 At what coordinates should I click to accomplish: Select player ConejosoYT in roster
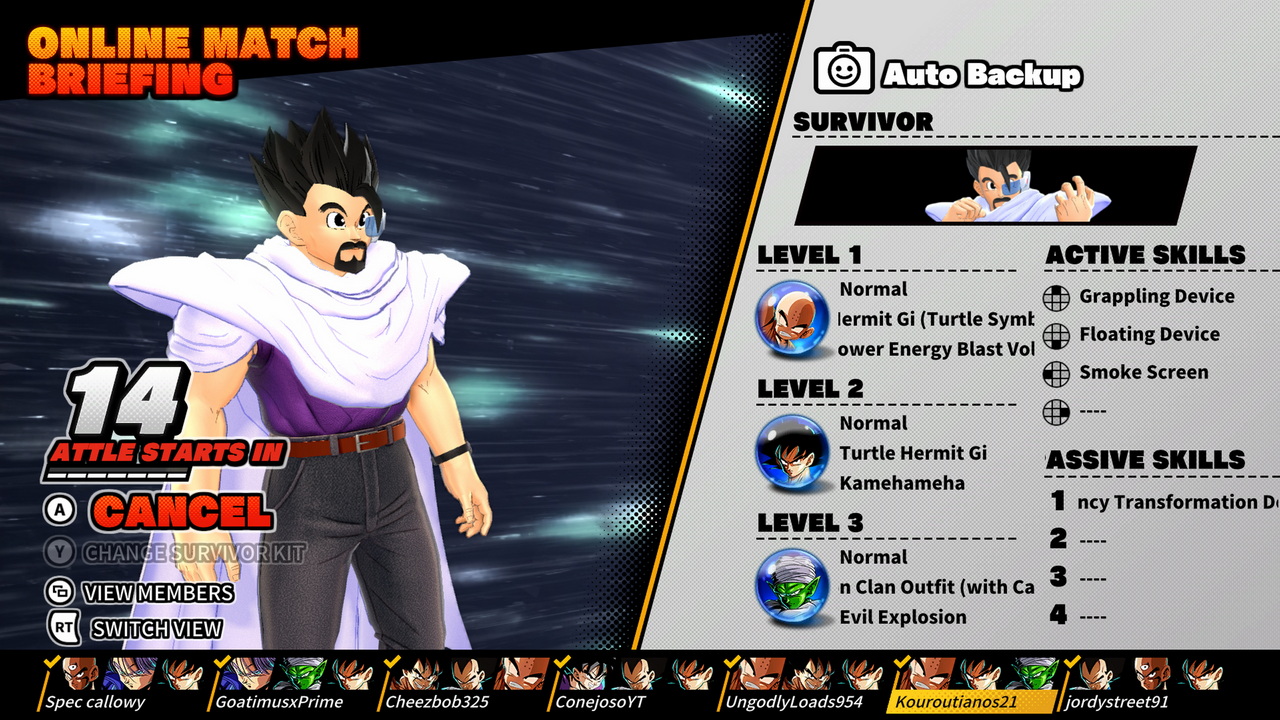[x=600, y=701]
